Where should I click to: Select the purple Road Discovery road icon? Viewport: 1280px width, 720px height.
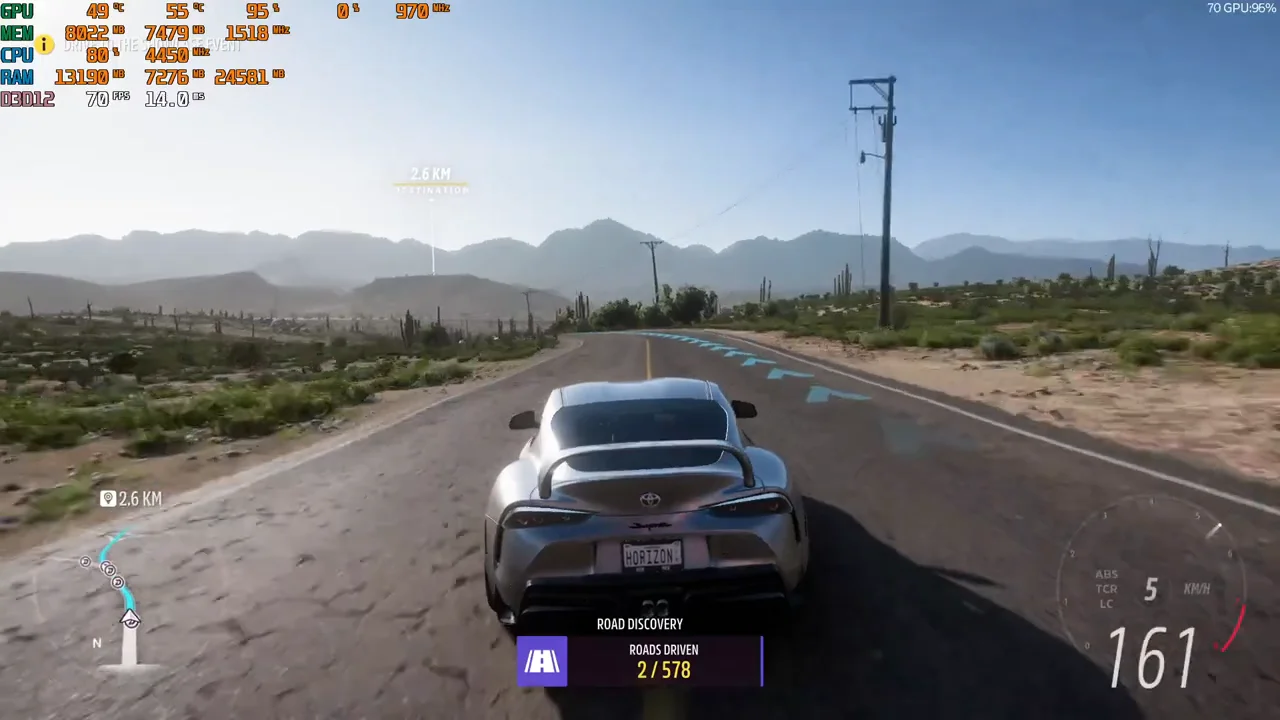tap(542, 661)
